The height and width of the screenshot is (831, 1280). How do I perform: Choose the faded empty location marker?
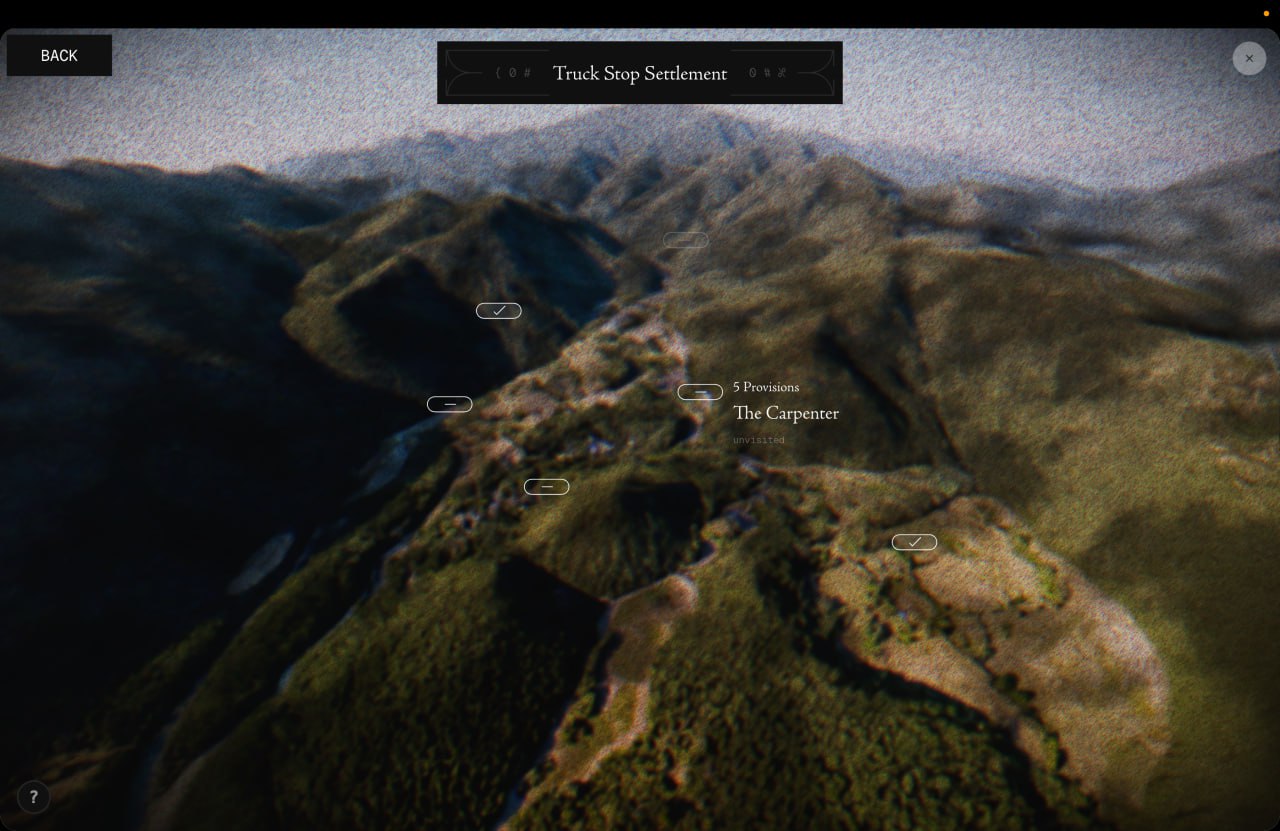(686, 240)
